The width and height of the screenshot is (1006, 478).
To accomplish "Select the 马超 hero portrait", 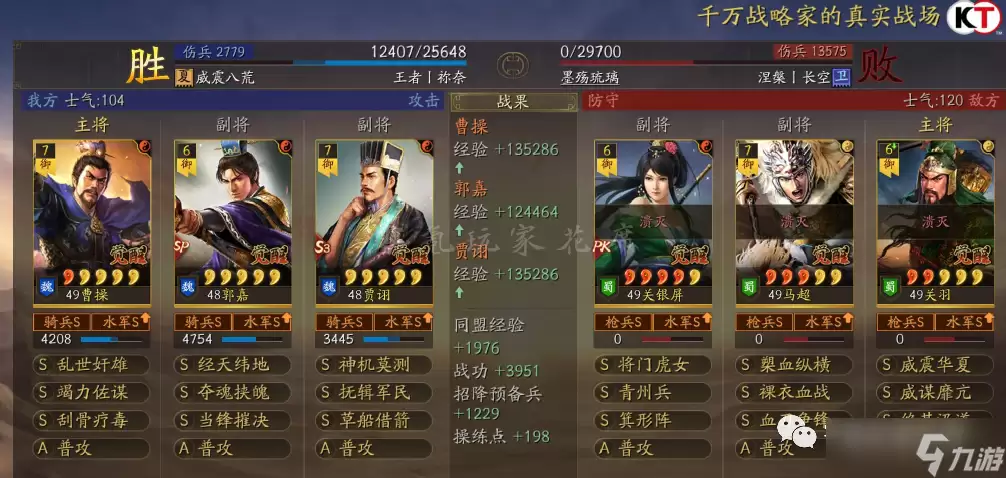I will (x=794, y=220).
